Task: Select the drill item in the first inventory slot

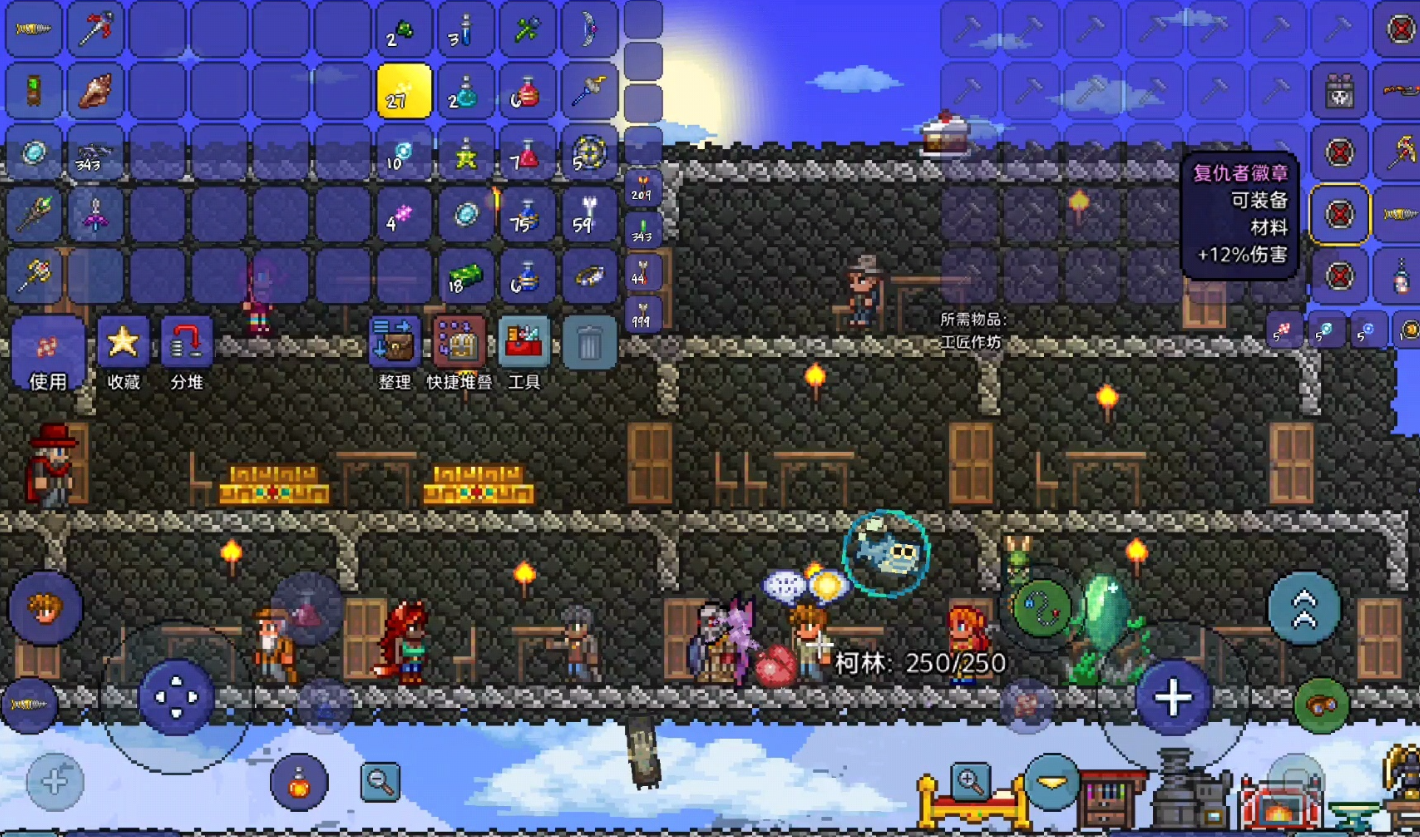Action: point(34,29)
